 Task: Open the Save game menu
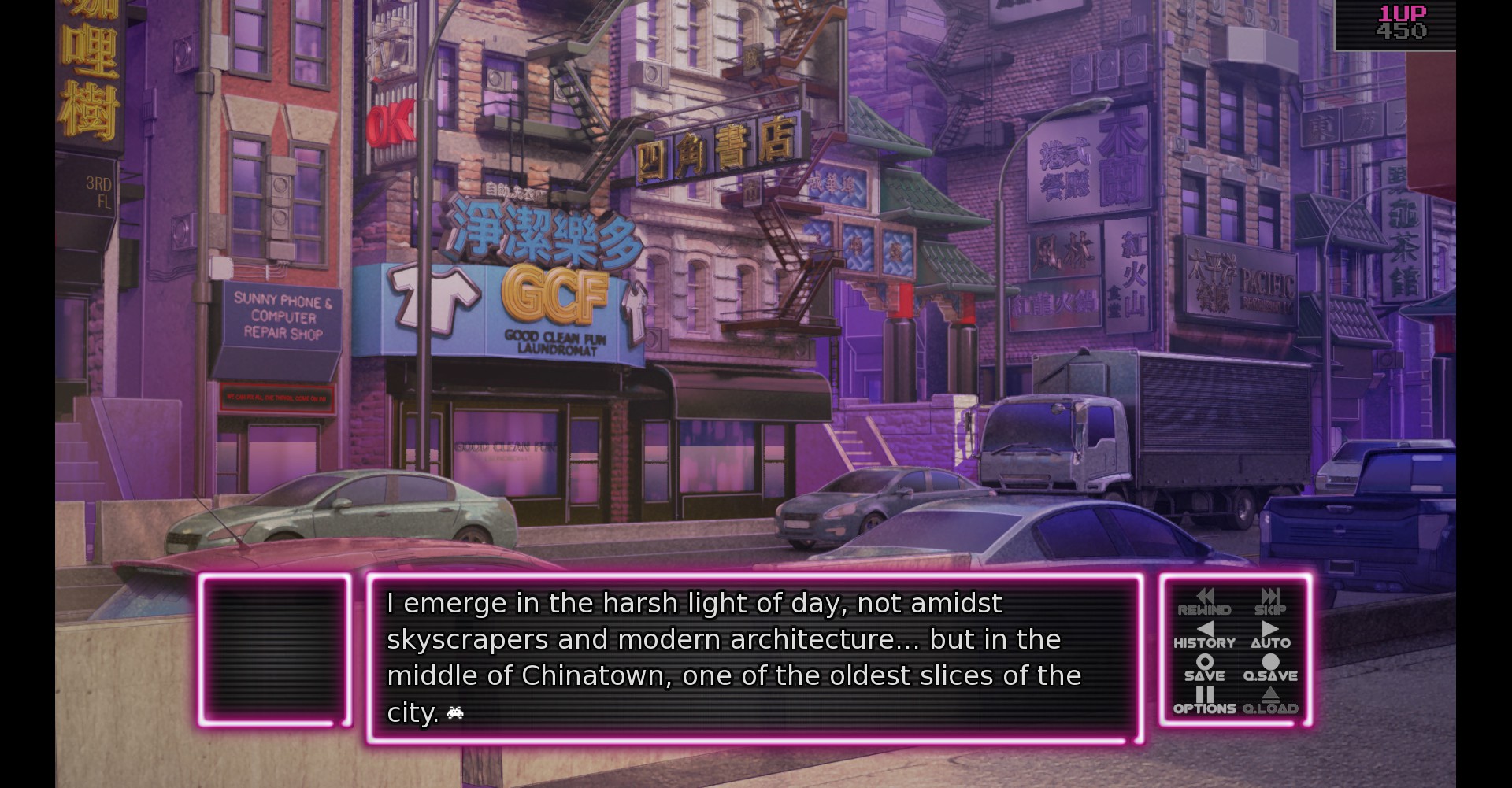[x=1204, y=668]
